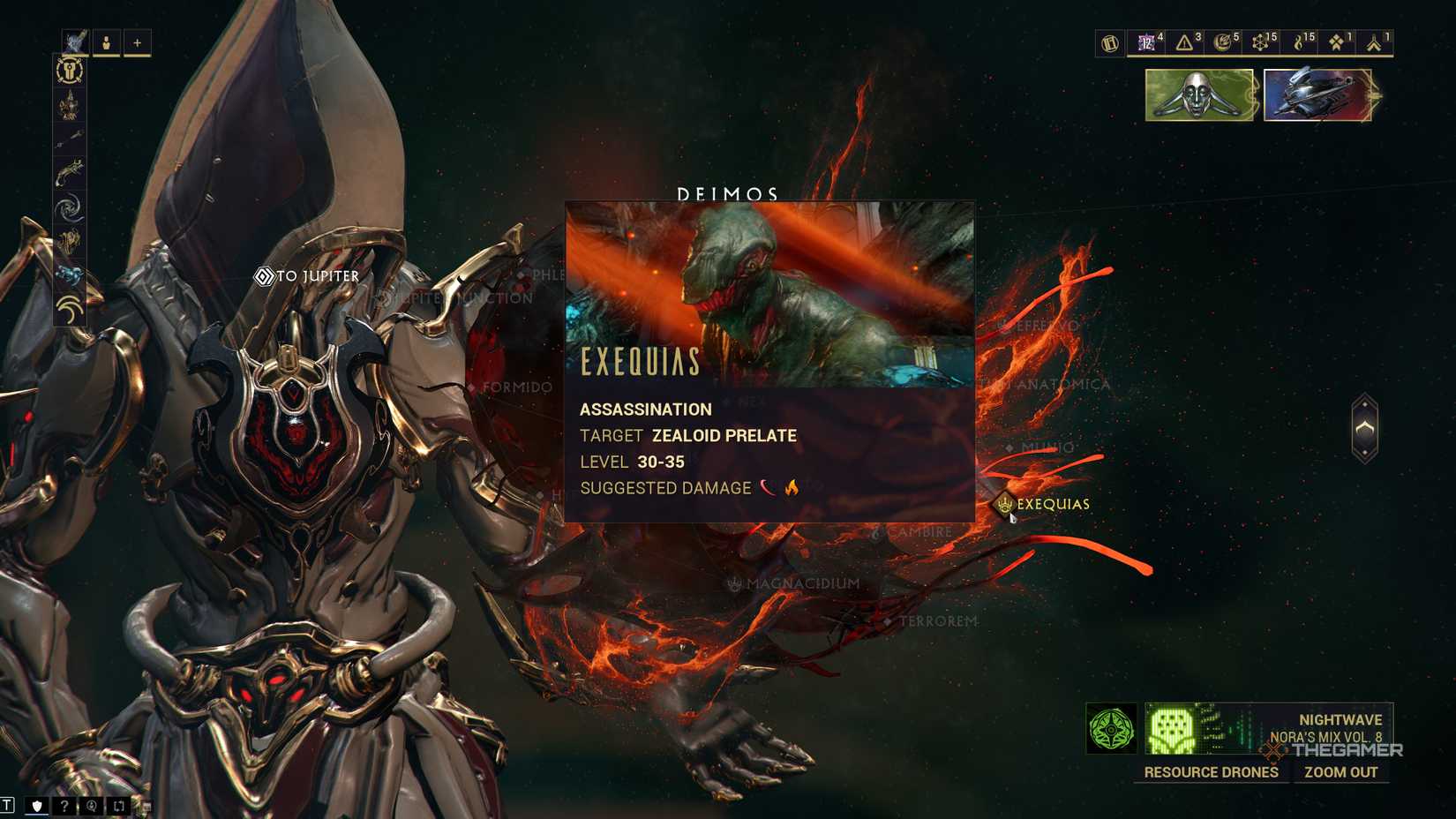Click the Nitain alert triangle icon
The height and width of the screenshot is (819, 1456).
1184,41
